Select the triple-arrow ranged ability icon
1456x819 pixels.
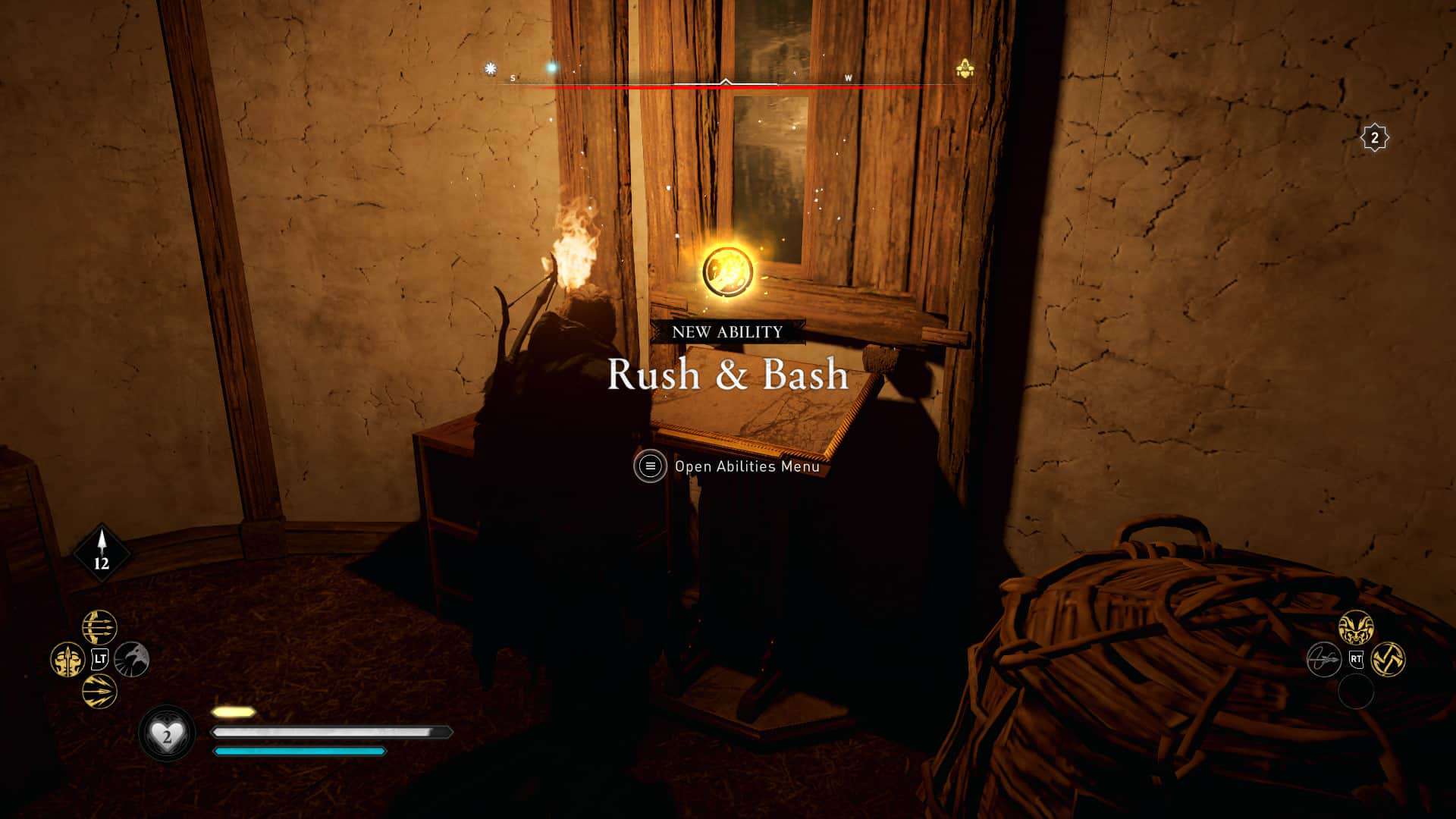click(x=99, y=625)
